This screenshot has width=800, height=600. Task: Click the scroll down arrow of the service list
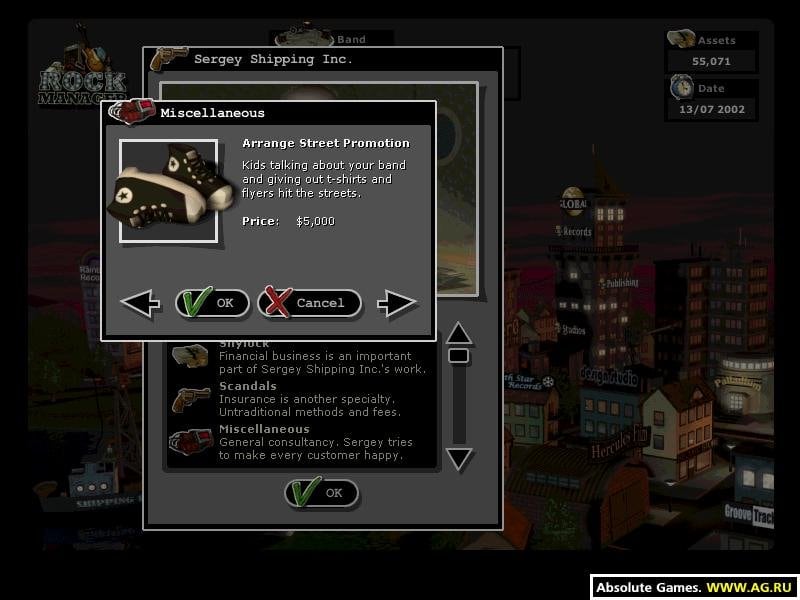(x=458, y=459)
